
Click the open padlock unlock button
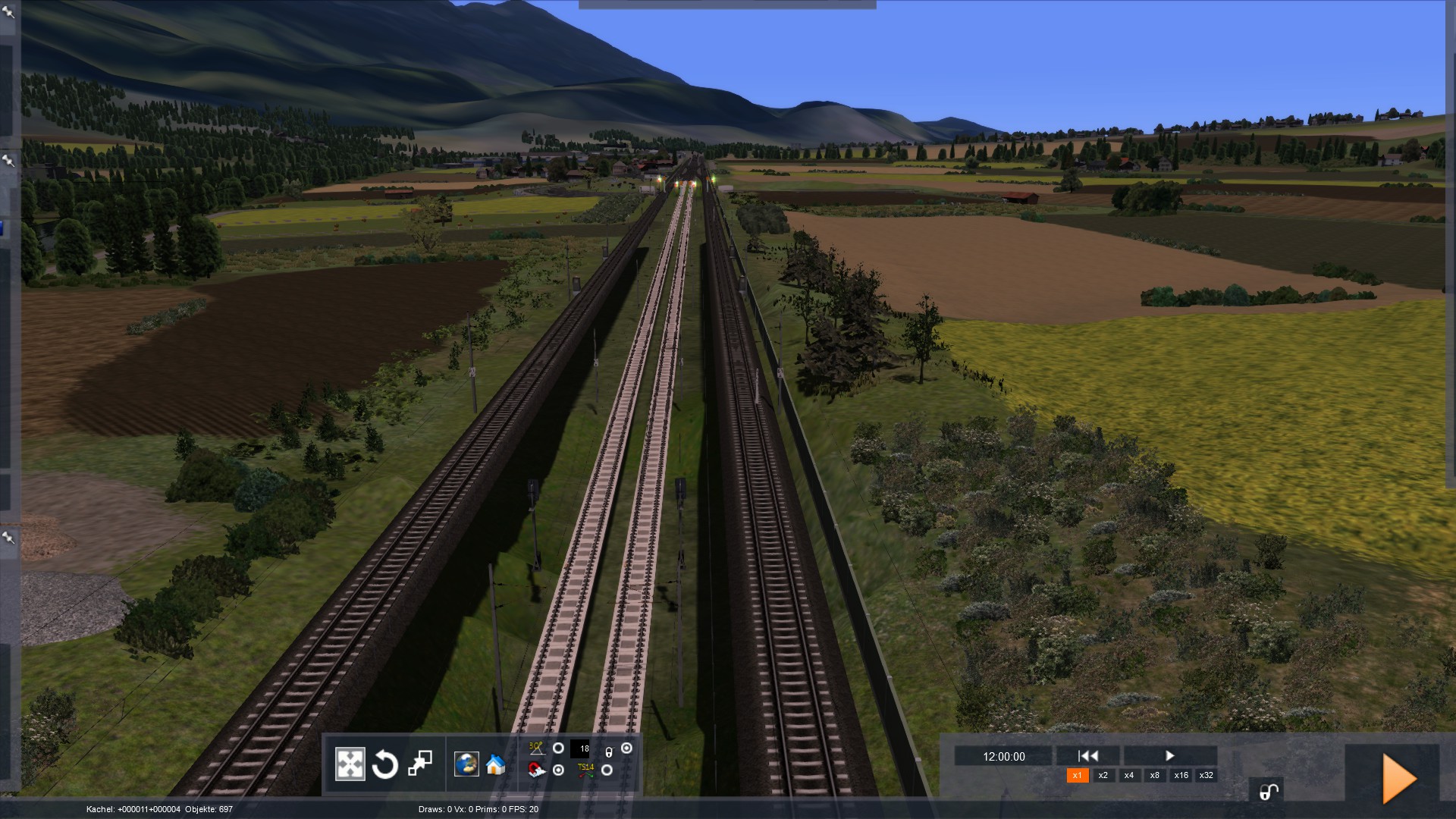pos(1268,792)
